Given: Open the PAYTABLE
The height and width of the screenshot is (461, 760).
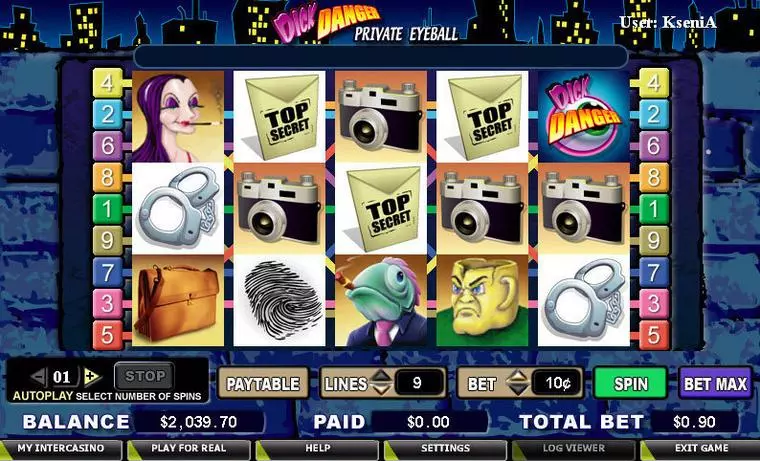Looking at the screenshot, I should (x=263, y=383).
